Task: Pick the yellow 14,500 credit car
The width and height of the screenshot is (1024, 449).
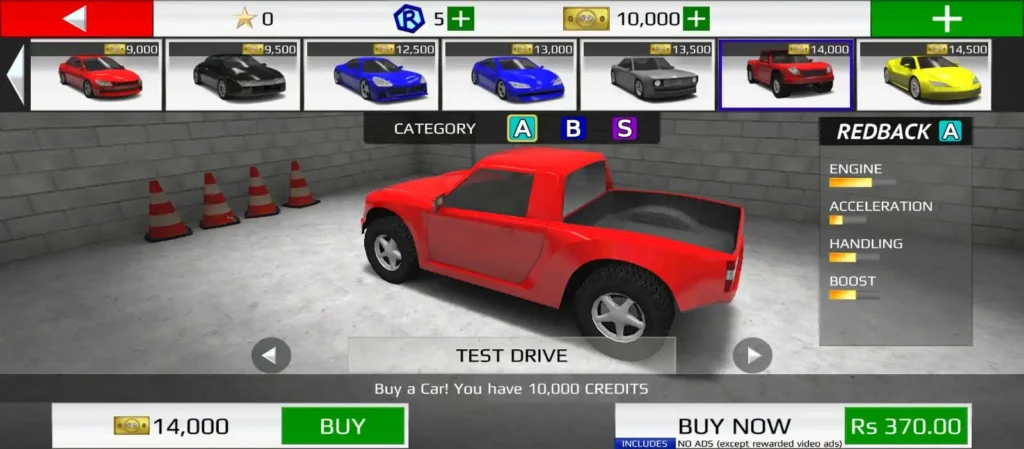Action: click(924, 75)
